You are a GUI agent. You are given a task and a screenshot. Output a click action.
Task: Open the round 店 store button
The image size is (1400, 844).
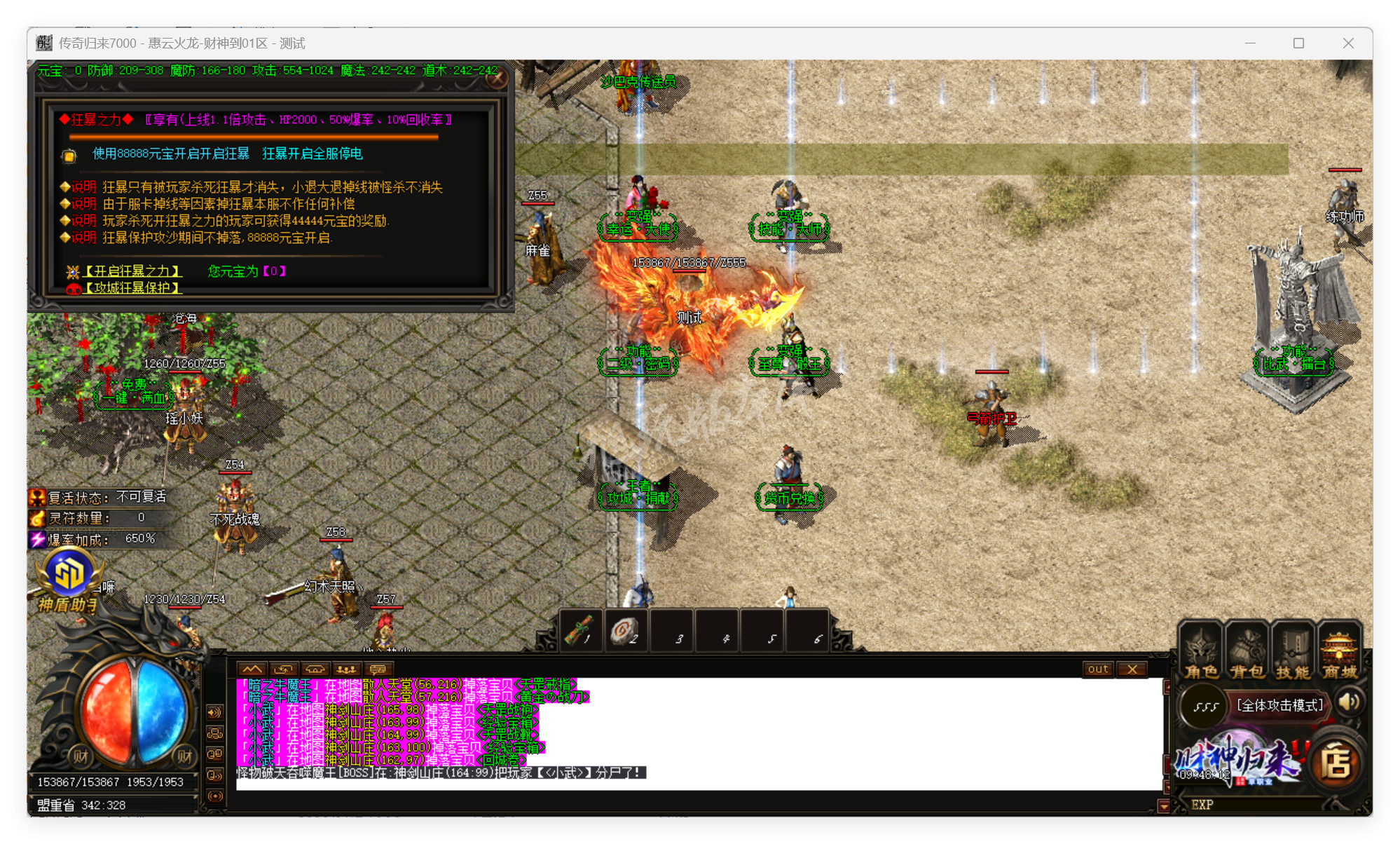(x=1336, y=764)
